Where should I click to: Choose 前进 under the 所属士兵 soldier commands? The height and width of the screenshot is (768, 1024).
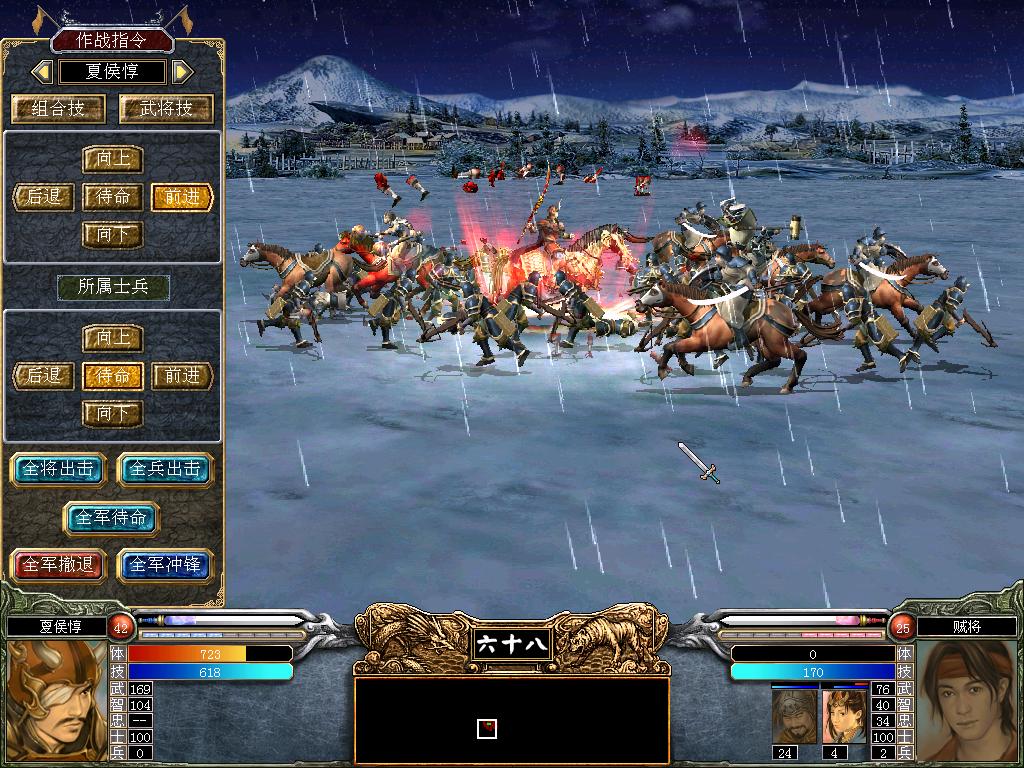[x=182, y=376]
